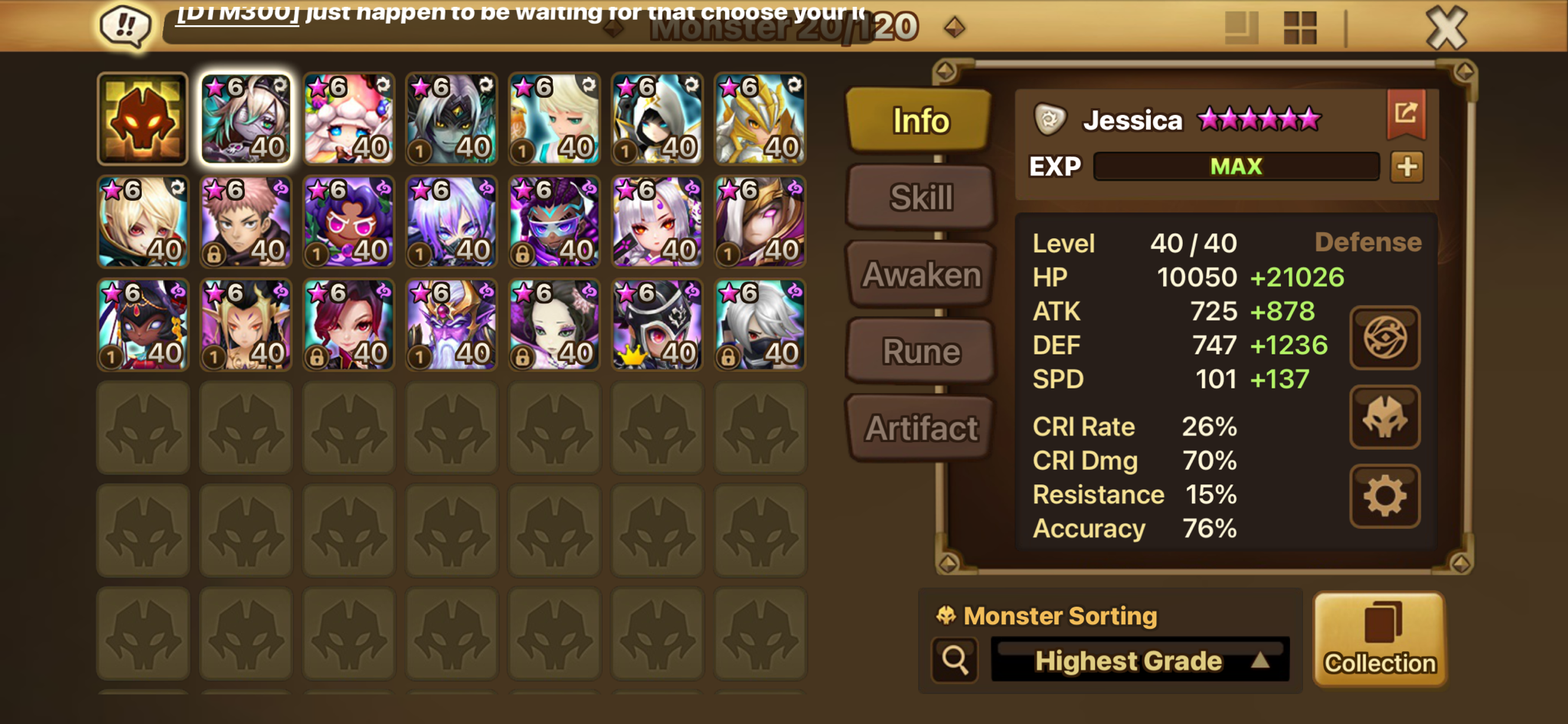
Task: Select the red monster face storage tile
Action: click(x=143, y=120)
